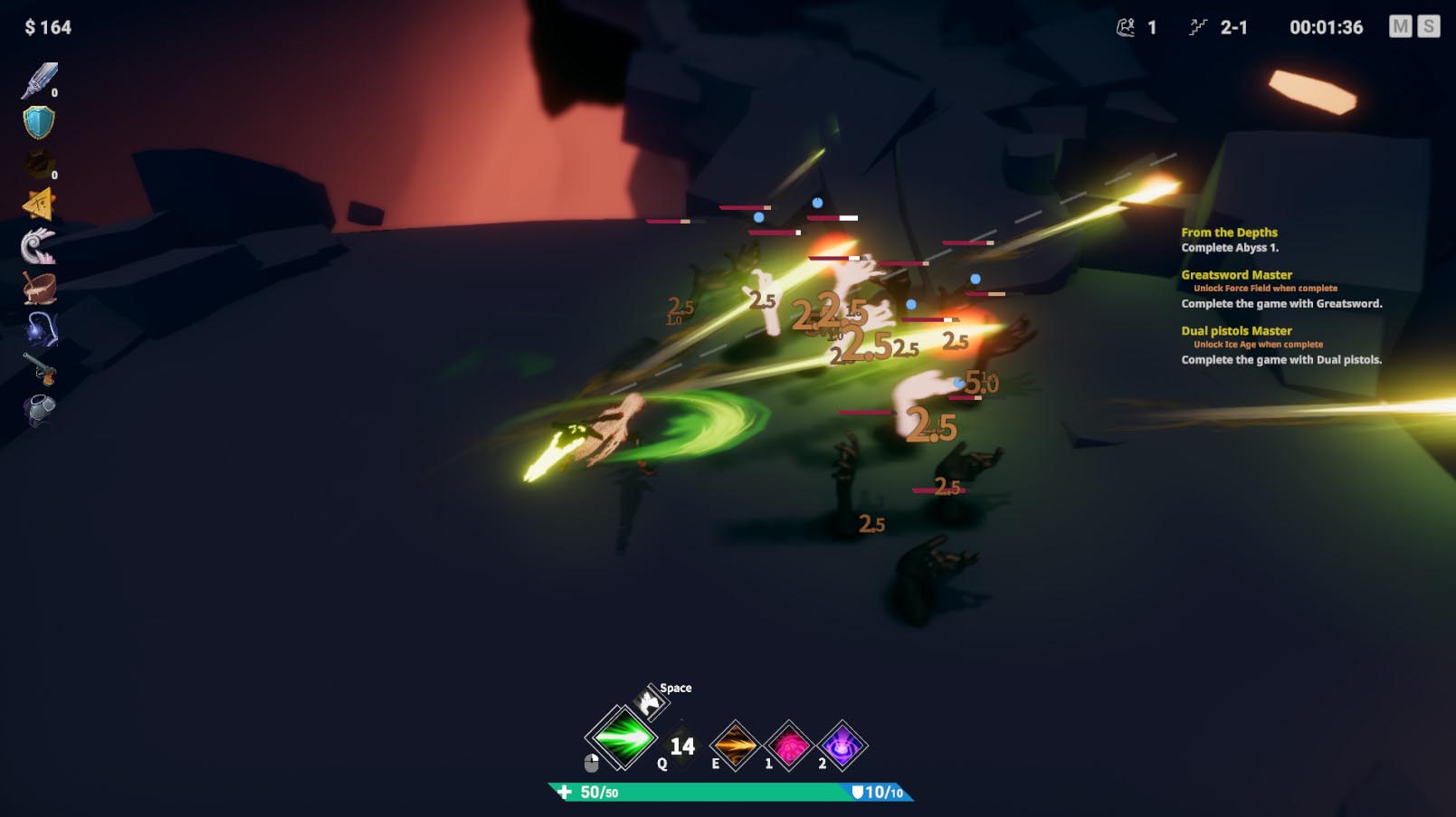
Task: Cast the purple vortex skill
Action: tap(842, 746)
